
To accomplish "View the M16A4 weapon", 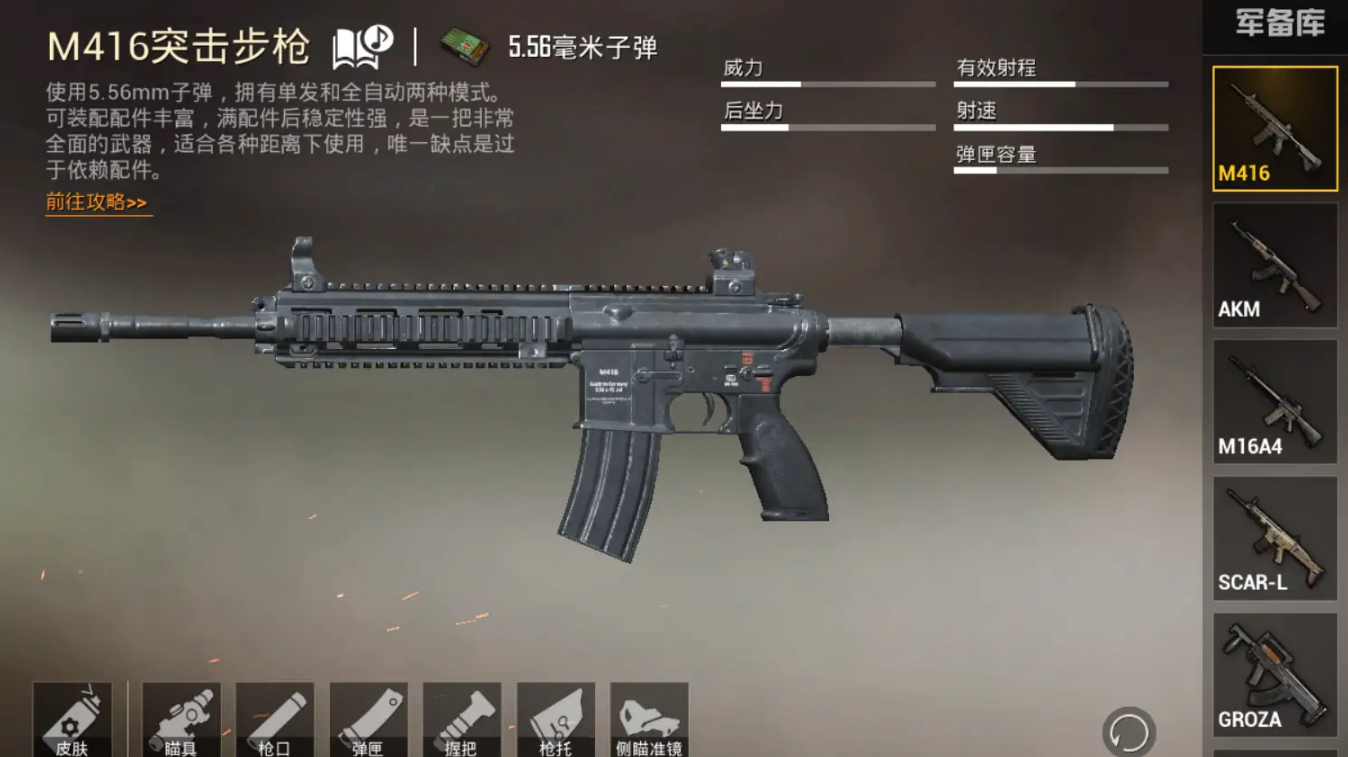I will tap(1273, 402).
